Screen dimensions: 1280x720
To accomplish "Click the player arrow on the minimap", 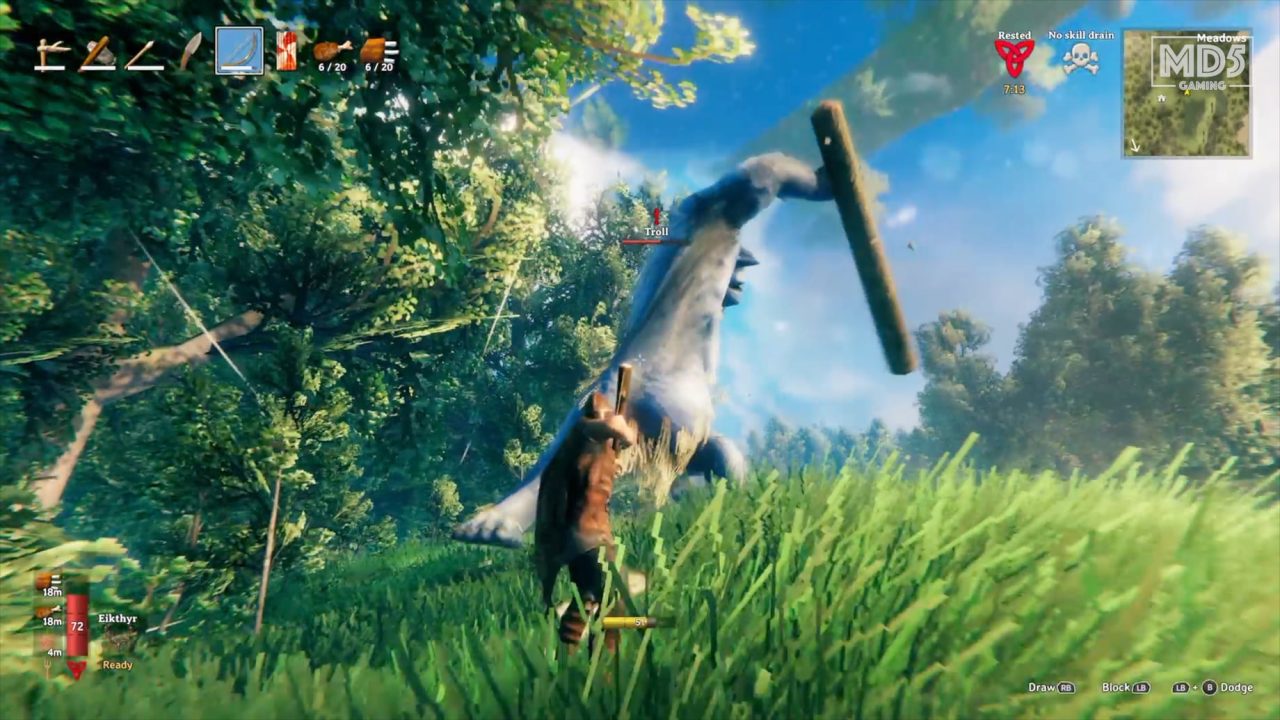I will coord(1187,93).
